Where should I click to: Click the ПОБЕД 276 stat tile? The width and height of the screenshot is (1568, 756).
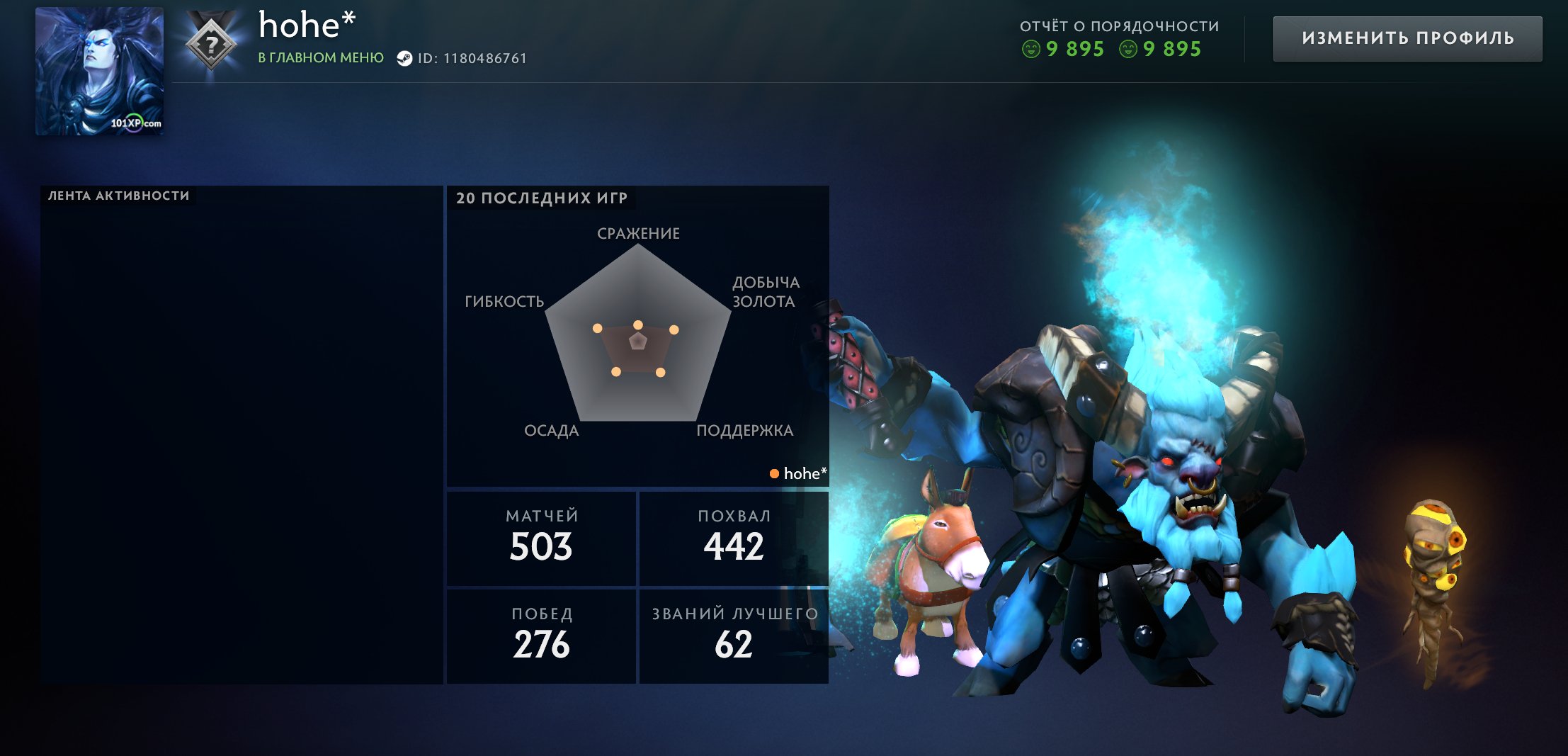542,633
